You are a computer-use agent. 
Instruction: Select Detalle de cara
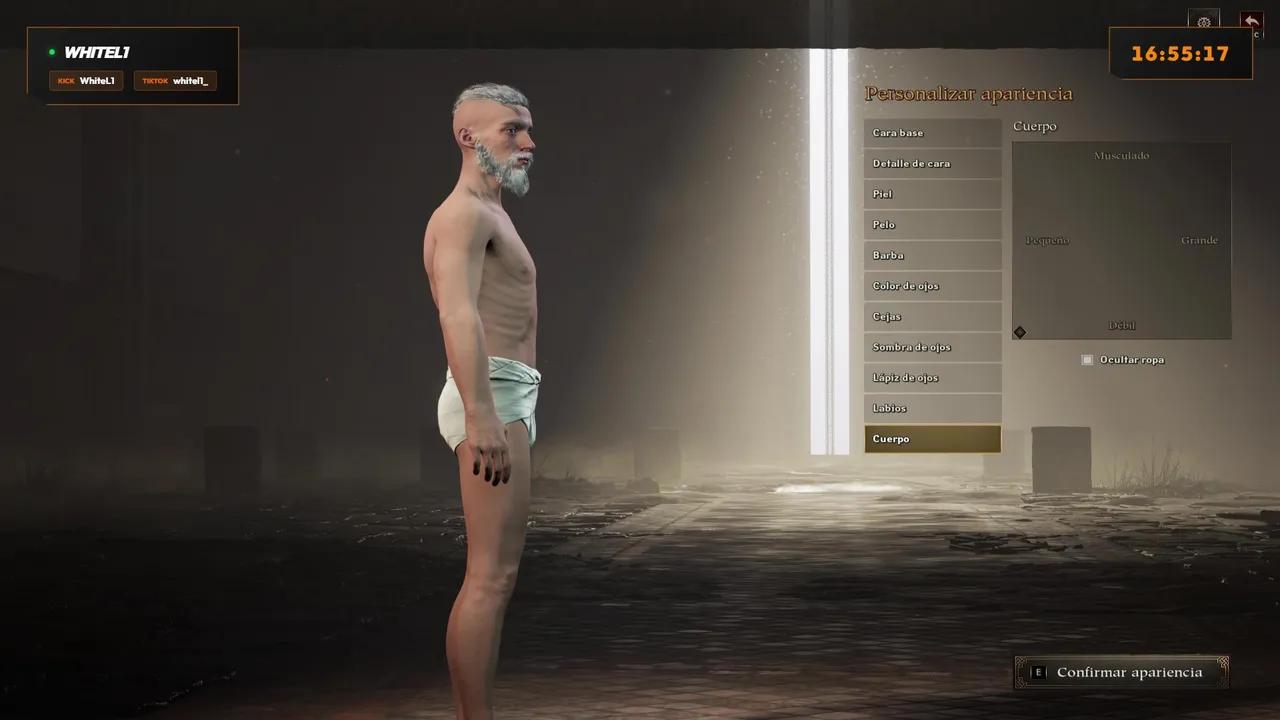932,163
